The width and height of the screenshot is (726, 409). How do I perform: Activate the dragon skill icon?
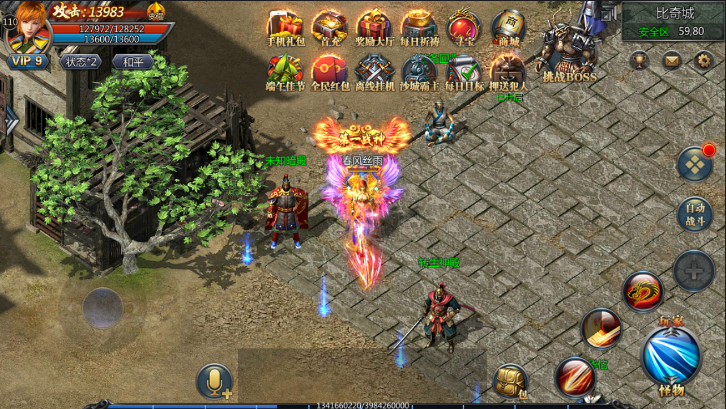pos(643,291)
